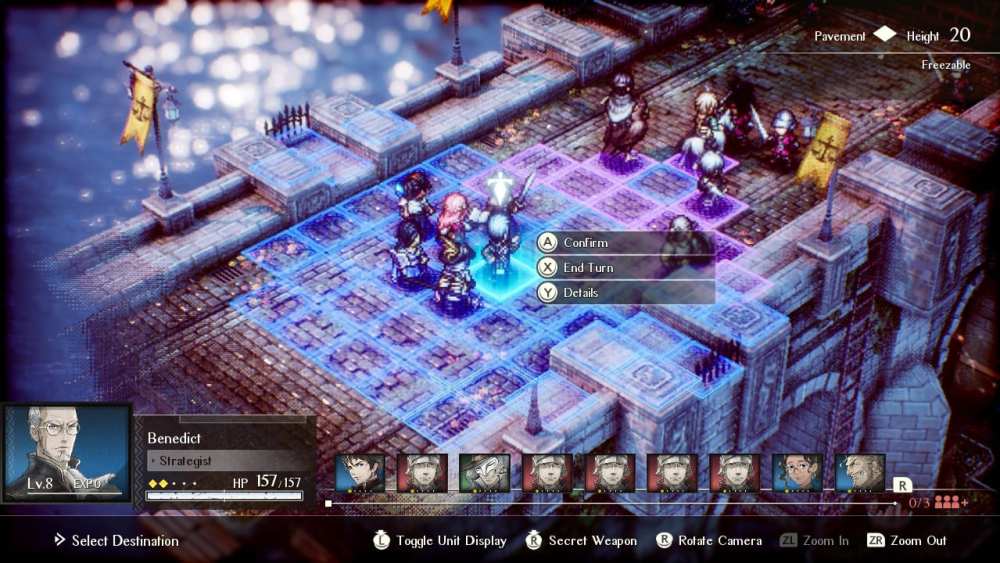Select the dark-haired swordsman turn order portrait
This screenshot has width=1000, height=563.
tap(360, 473)
